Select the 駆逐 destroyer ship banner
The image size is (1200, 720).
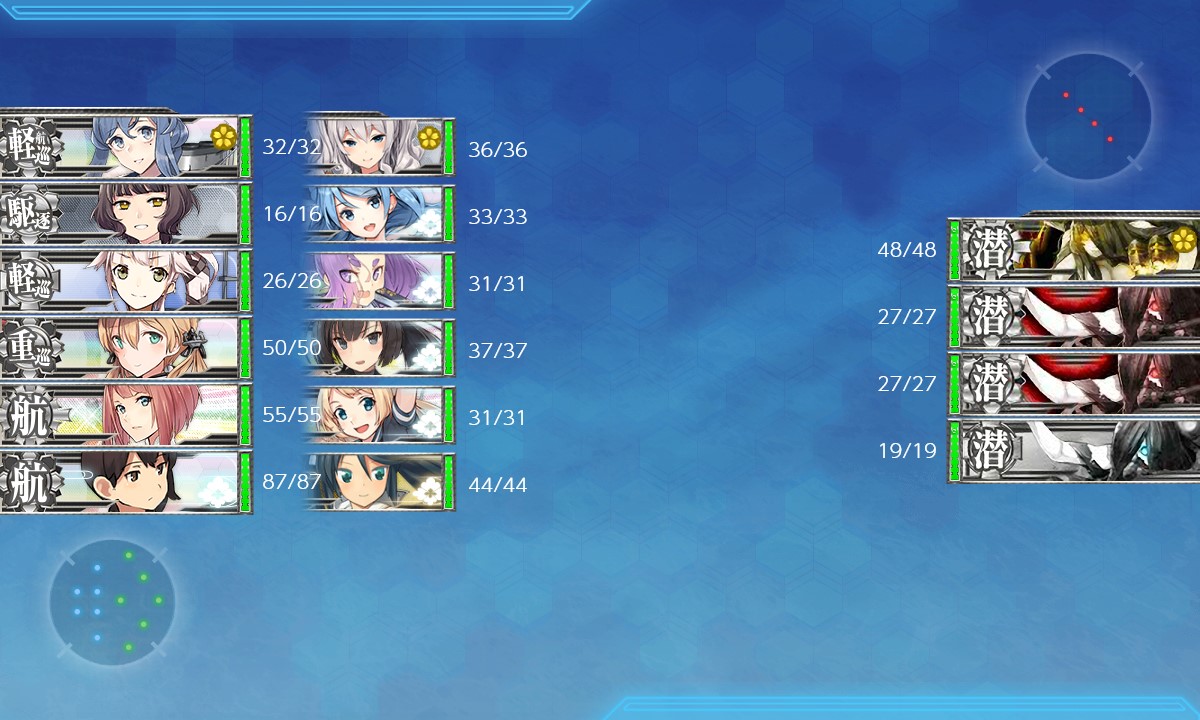click(125, 214)
